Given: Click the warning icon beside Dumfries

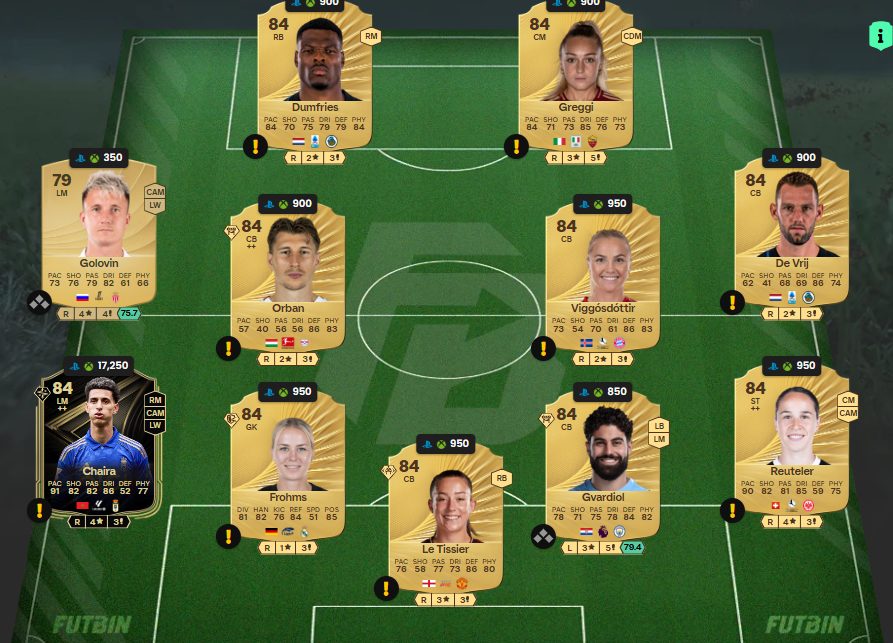Looking at the screenshot, I should point(255,147).
